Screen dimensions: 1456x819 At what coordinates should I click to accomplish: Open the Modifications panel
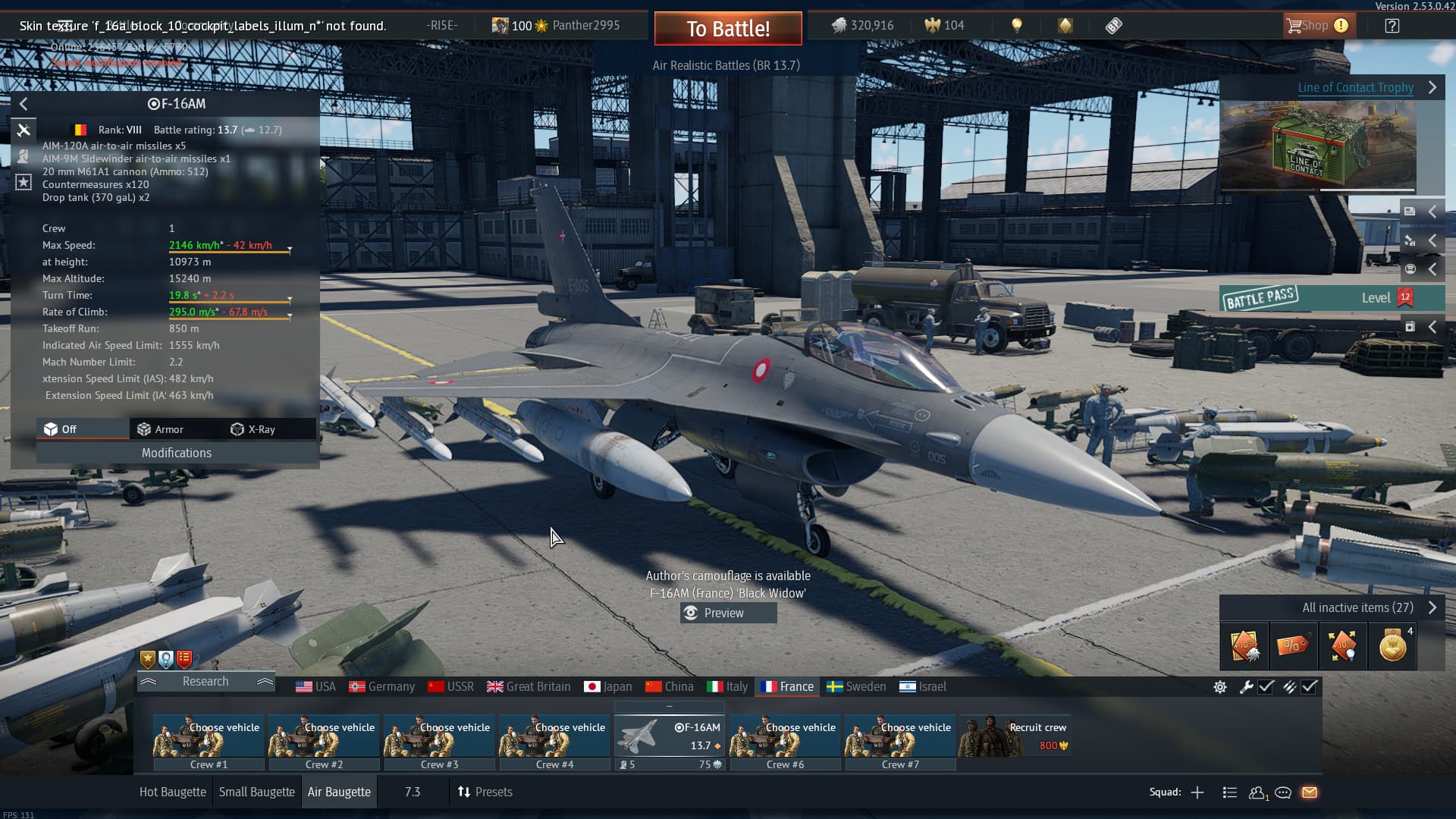(177, 453)
